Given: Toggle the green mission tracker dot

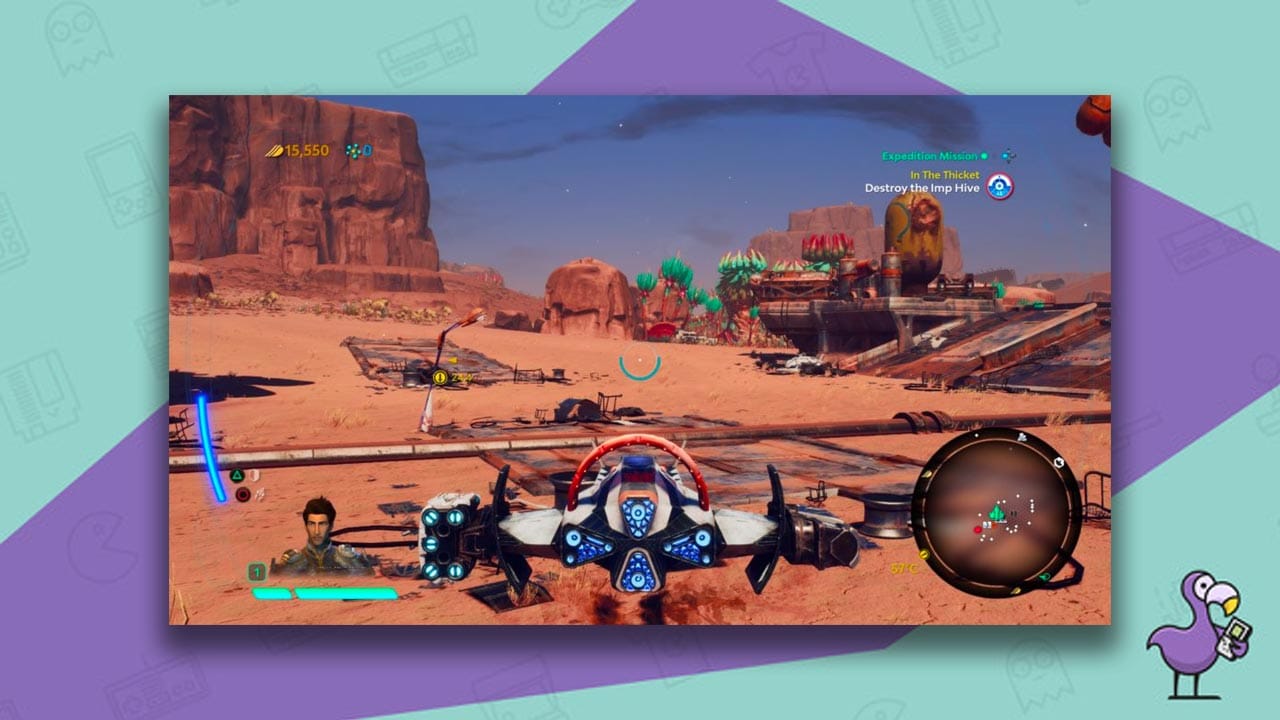Looking at the screenshot, I should coord(984,156).
